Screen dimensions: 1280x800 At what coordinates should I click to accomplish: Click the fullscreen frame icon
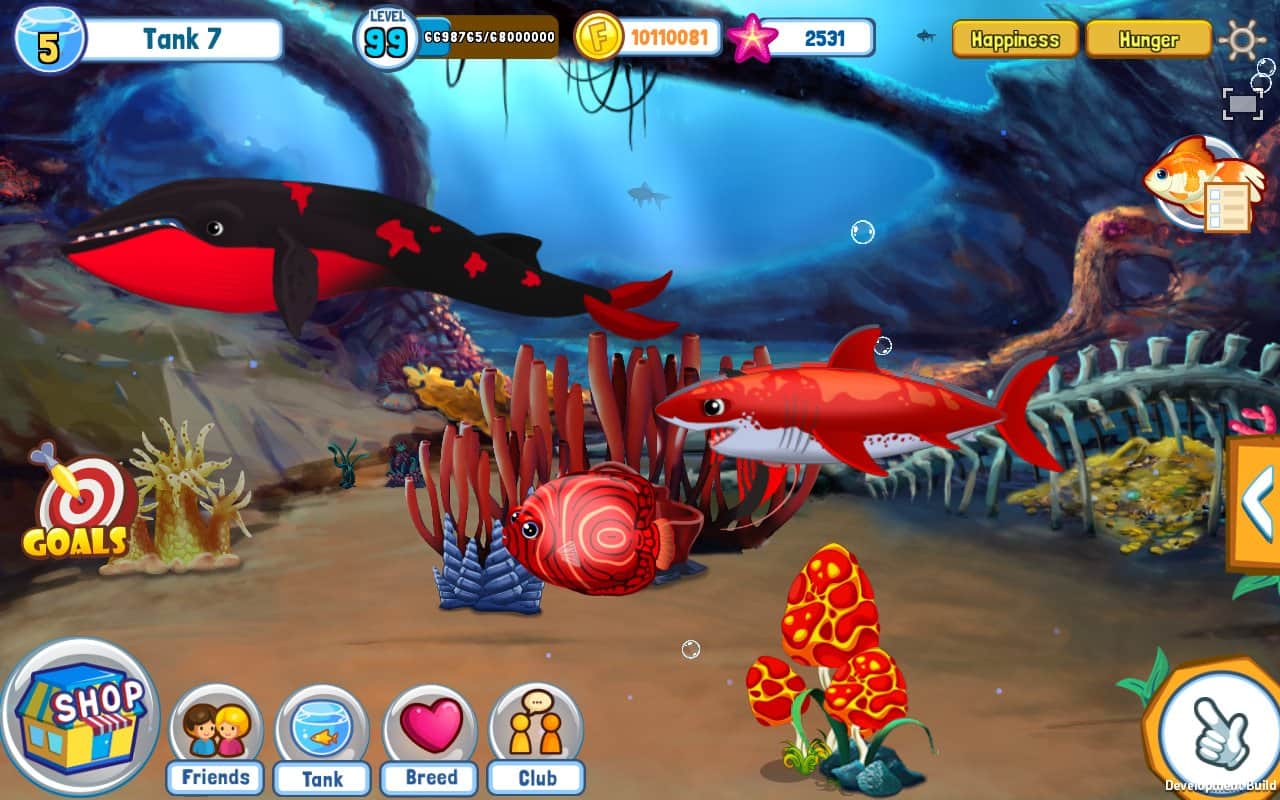point(1242,103)
